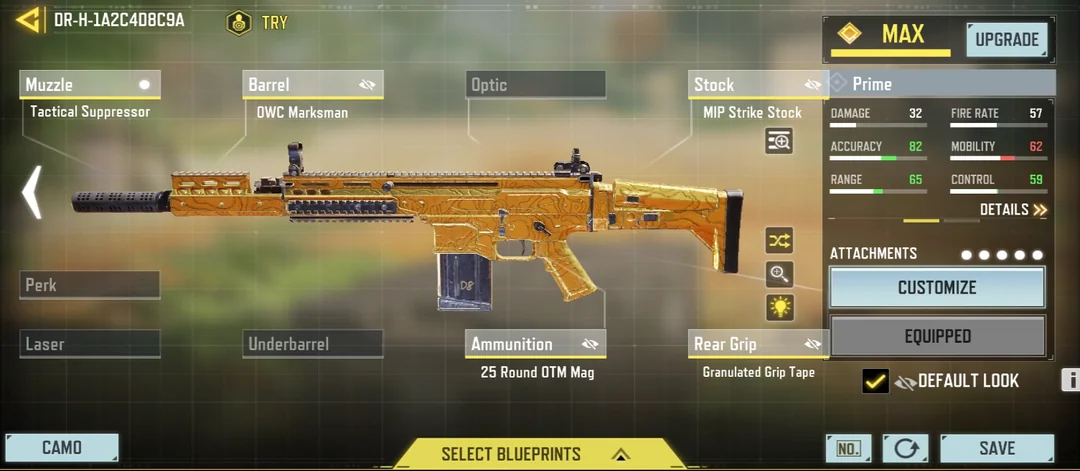This screenshot has width=1080, height=471.
Task: Open the TRY firing range option
Action: (257, 22)
